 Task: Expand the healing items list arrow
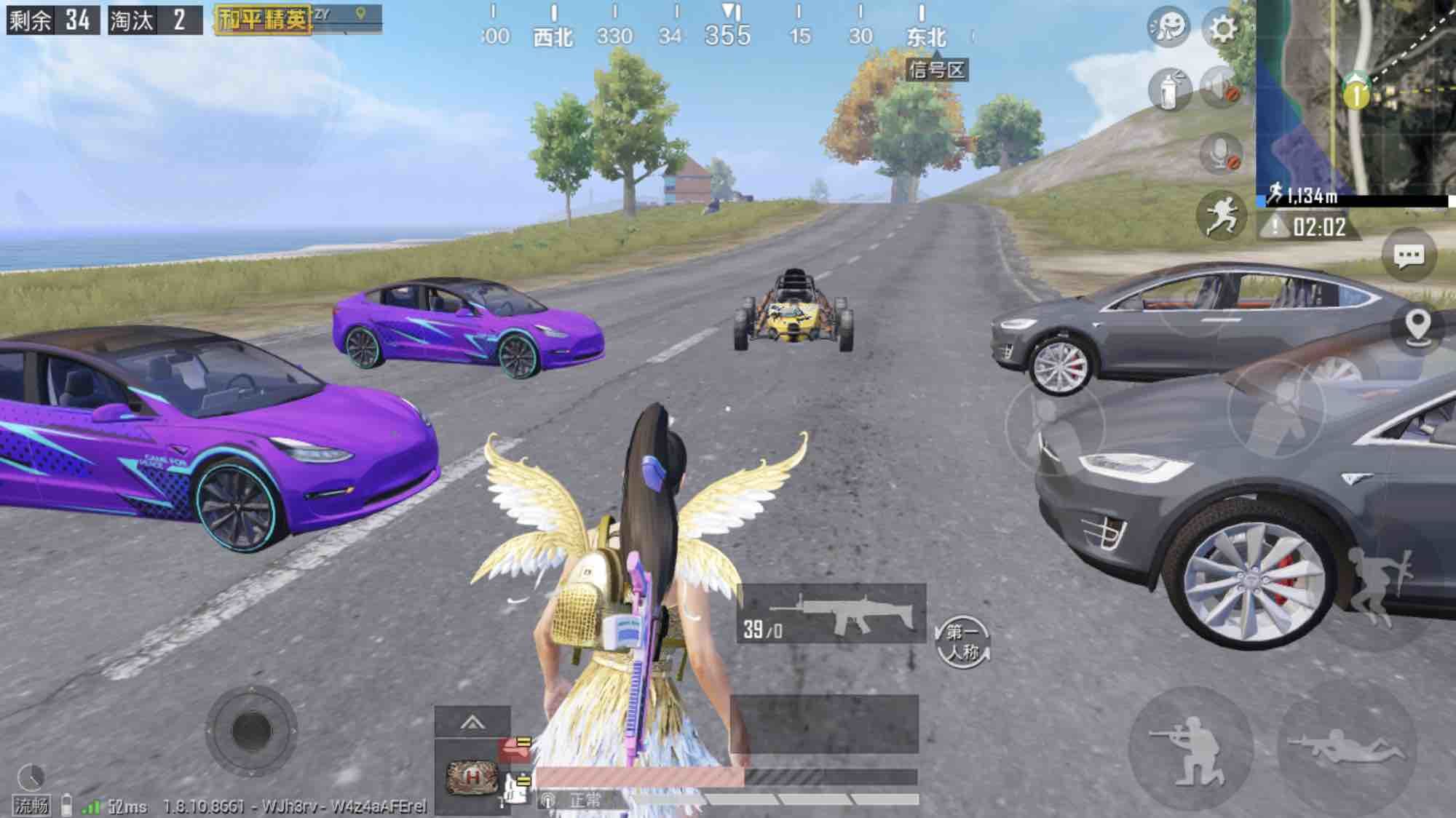click(472, 723)
